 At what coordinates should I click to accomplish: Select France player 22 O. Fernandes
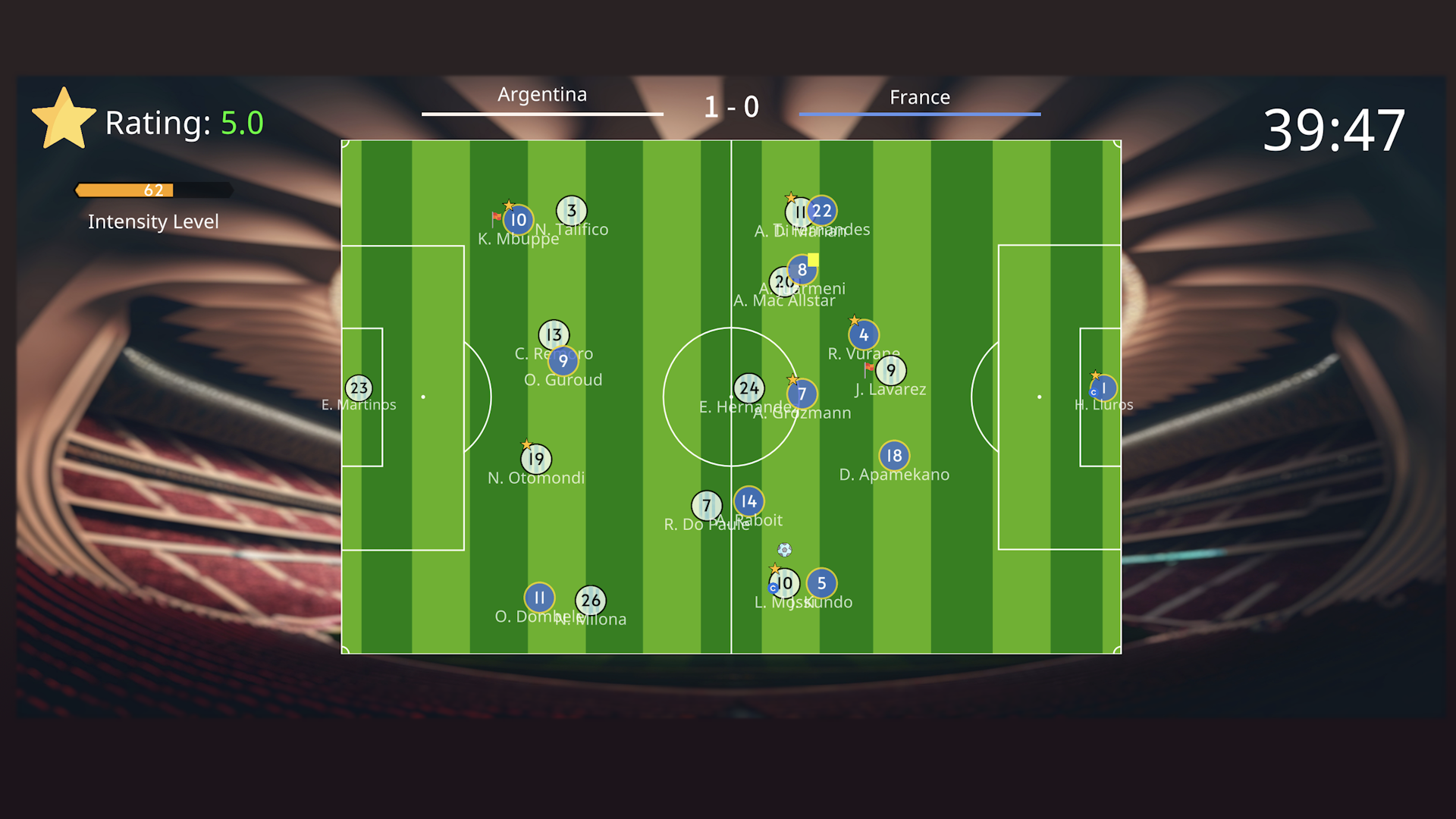(x=821, y=211)
